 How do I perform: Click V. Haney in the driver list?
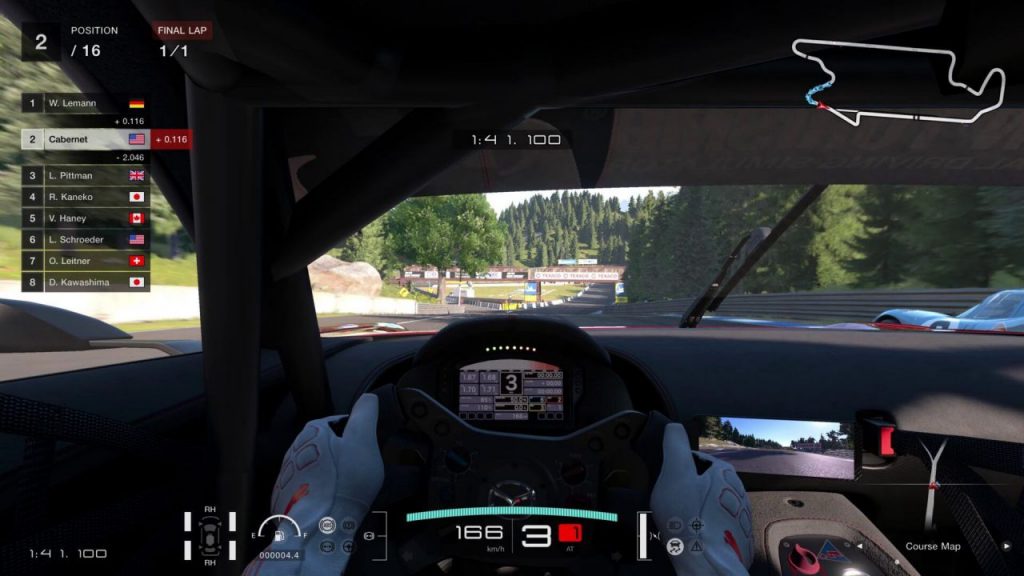point(85,218)
